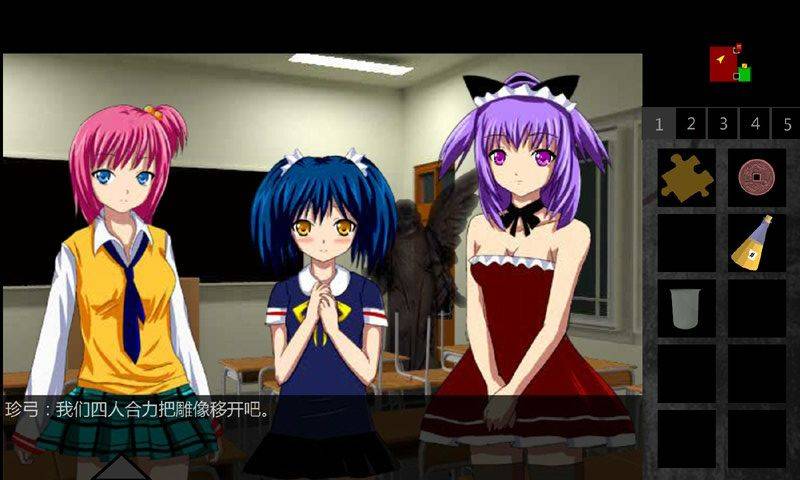Image resolution: width=800 pixels, height=480 pixels.
Task: Switch to inventory page 2
Action: click(690, 125)
